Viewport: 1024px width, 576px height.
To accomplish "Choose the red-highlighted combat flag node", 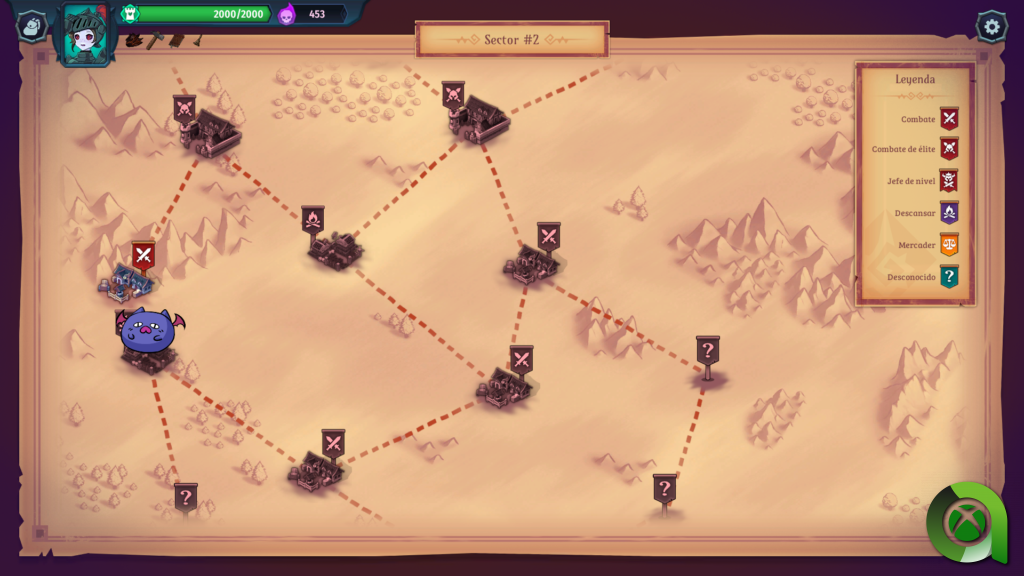I will coord(144,256).
